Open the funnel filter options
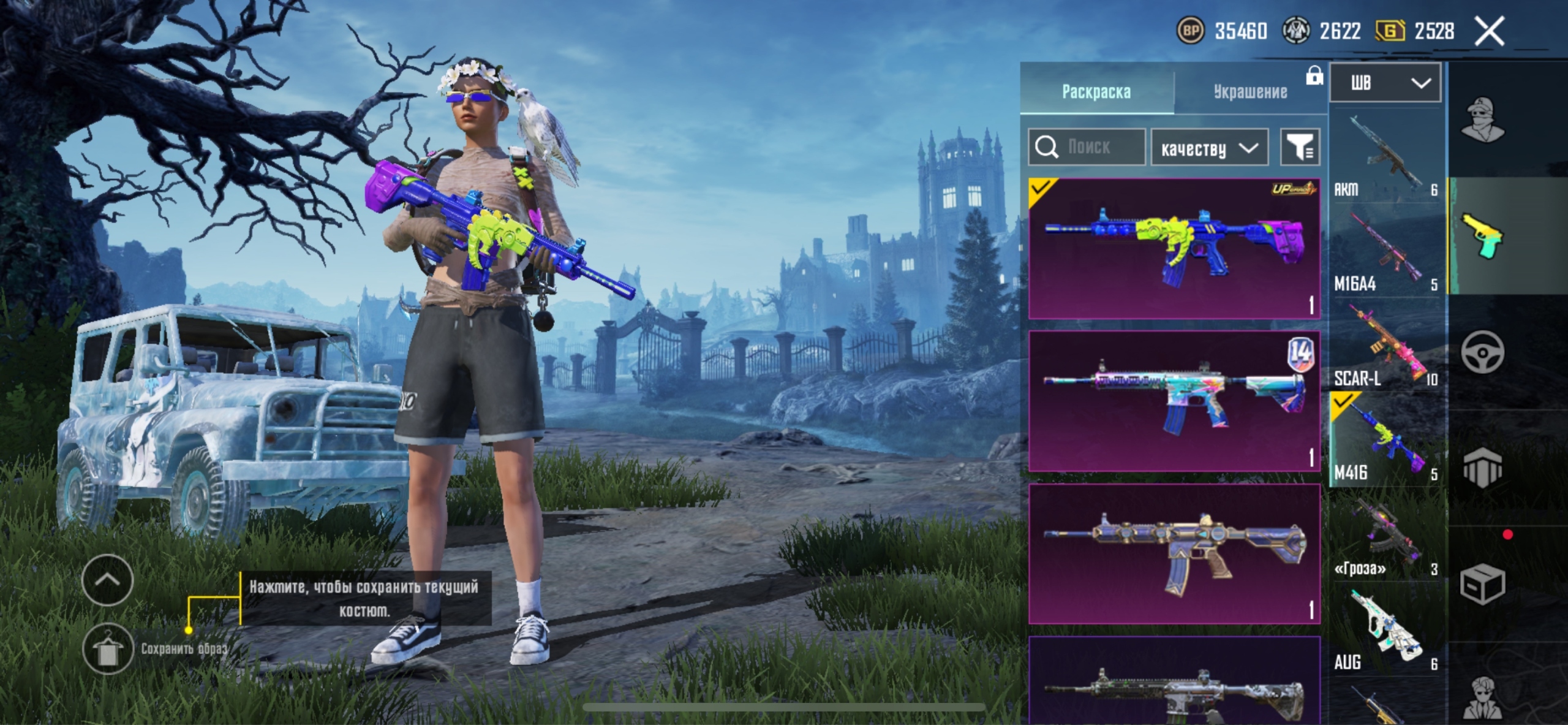The height and width of the screenshot is (725, 1568). pos(1300,147)
